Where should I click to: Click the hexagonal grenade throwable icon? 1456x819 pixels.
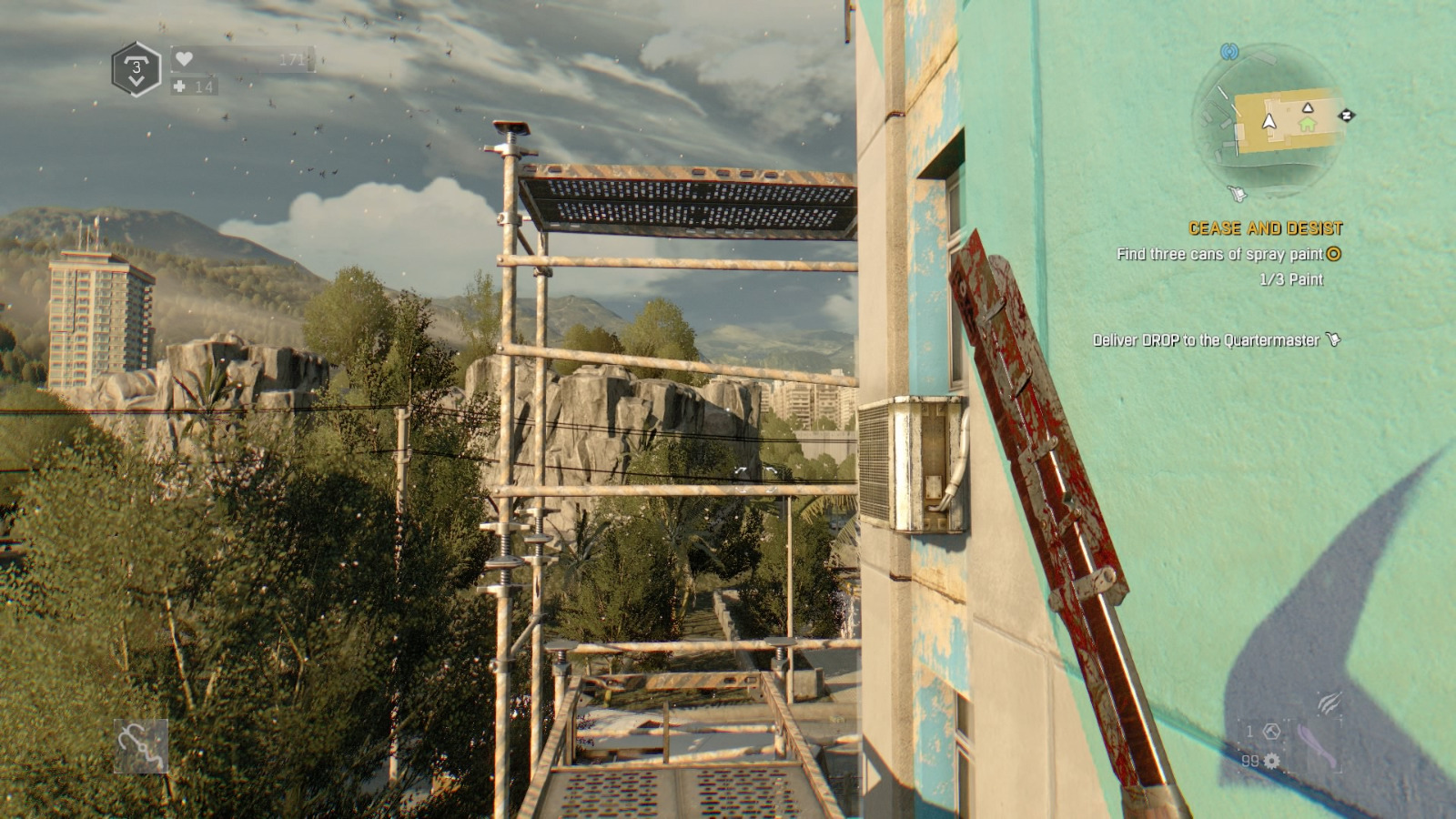click(x=1272, y=731)
